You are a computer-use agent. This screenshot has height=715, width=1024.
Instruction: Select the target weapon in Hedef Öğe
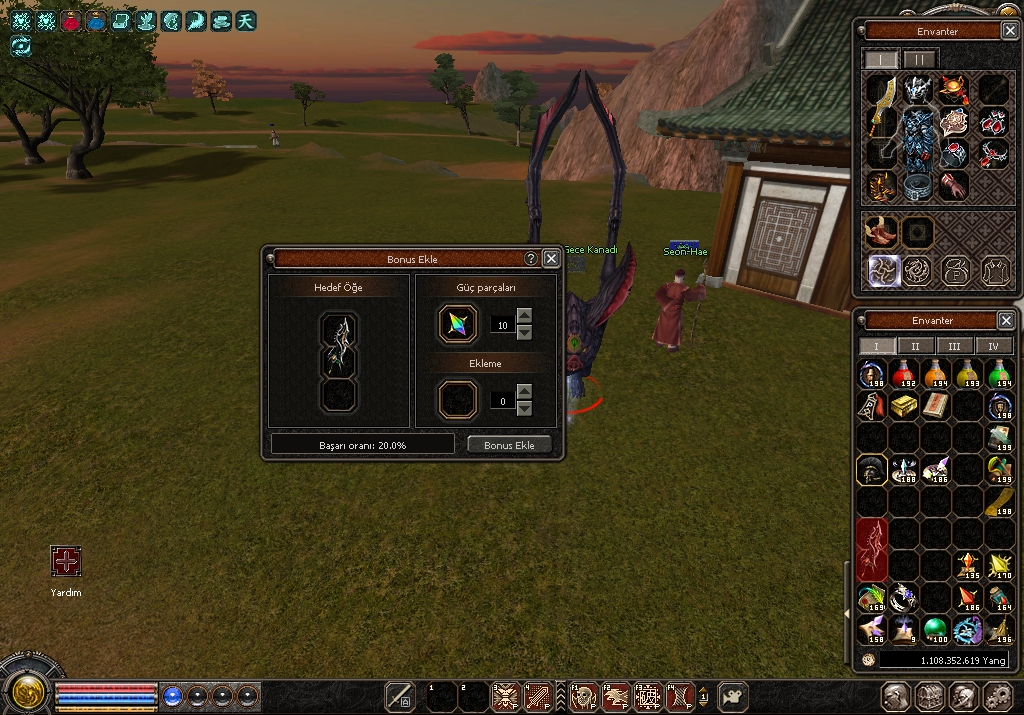(x=339, y=345)
